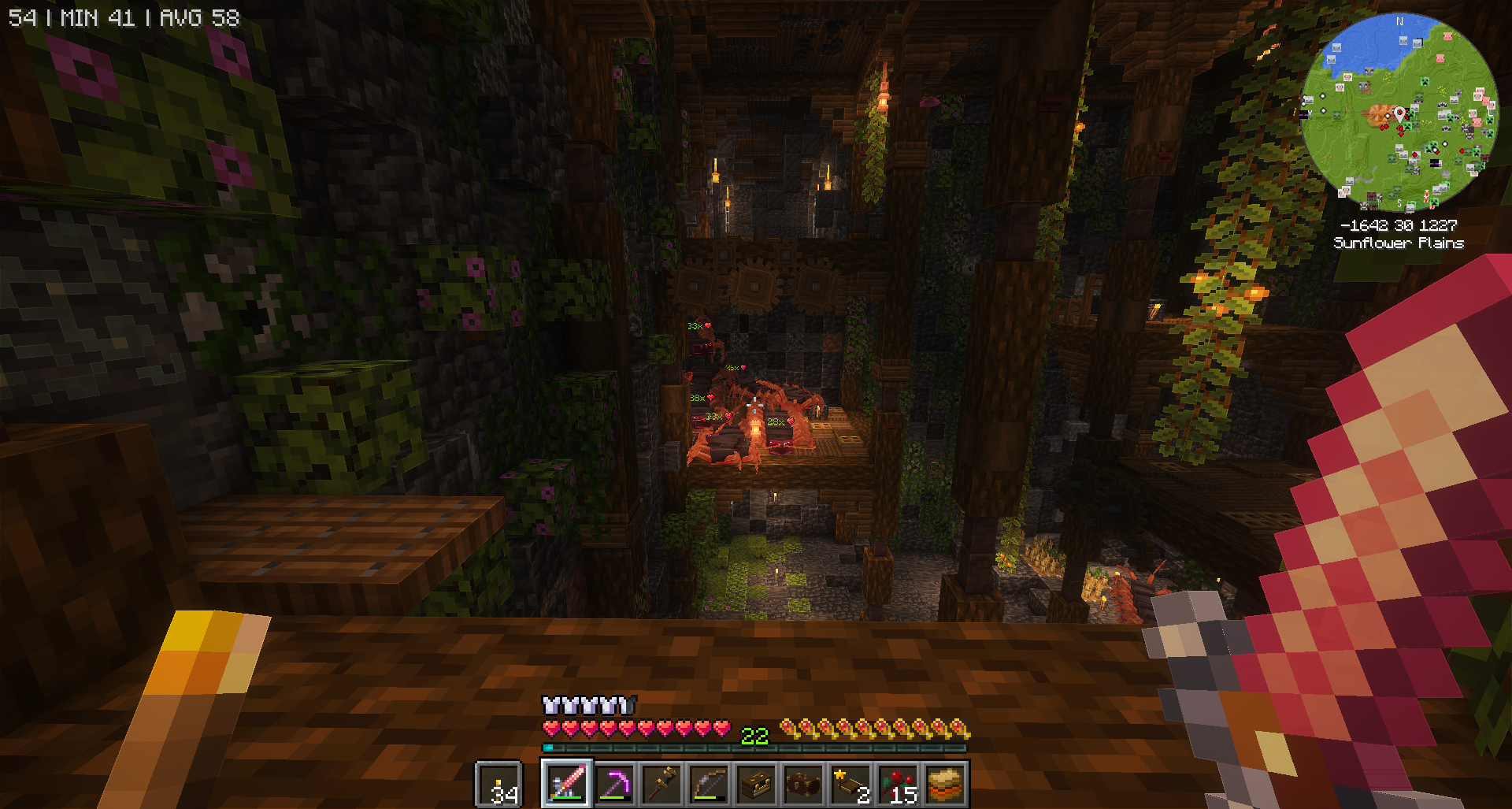1512x809 pixels.
Task: Select the pink sword hotbar slot
Action: (566, 784)
